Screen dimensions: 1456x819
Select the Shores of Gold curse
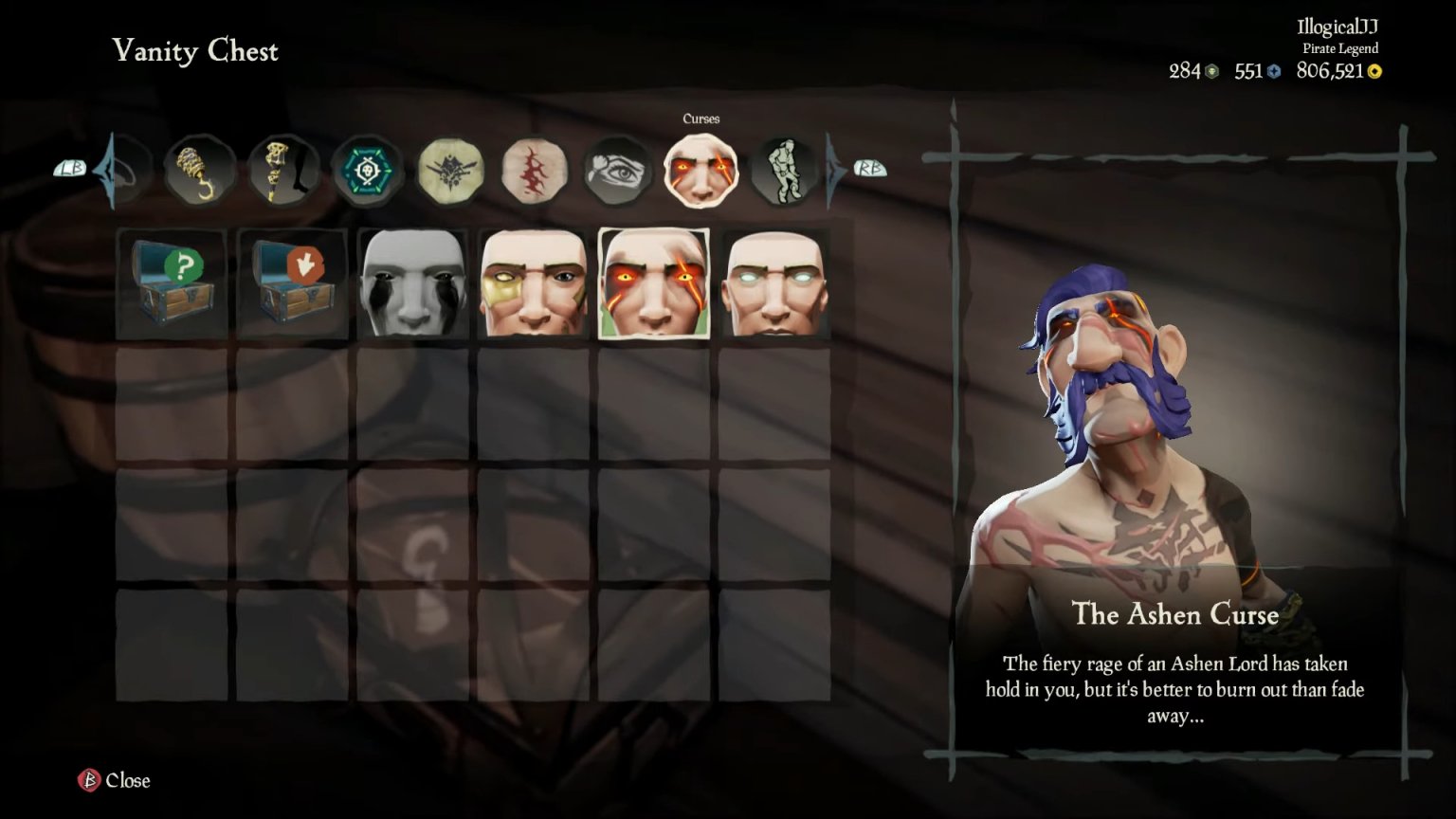point(534,282)
